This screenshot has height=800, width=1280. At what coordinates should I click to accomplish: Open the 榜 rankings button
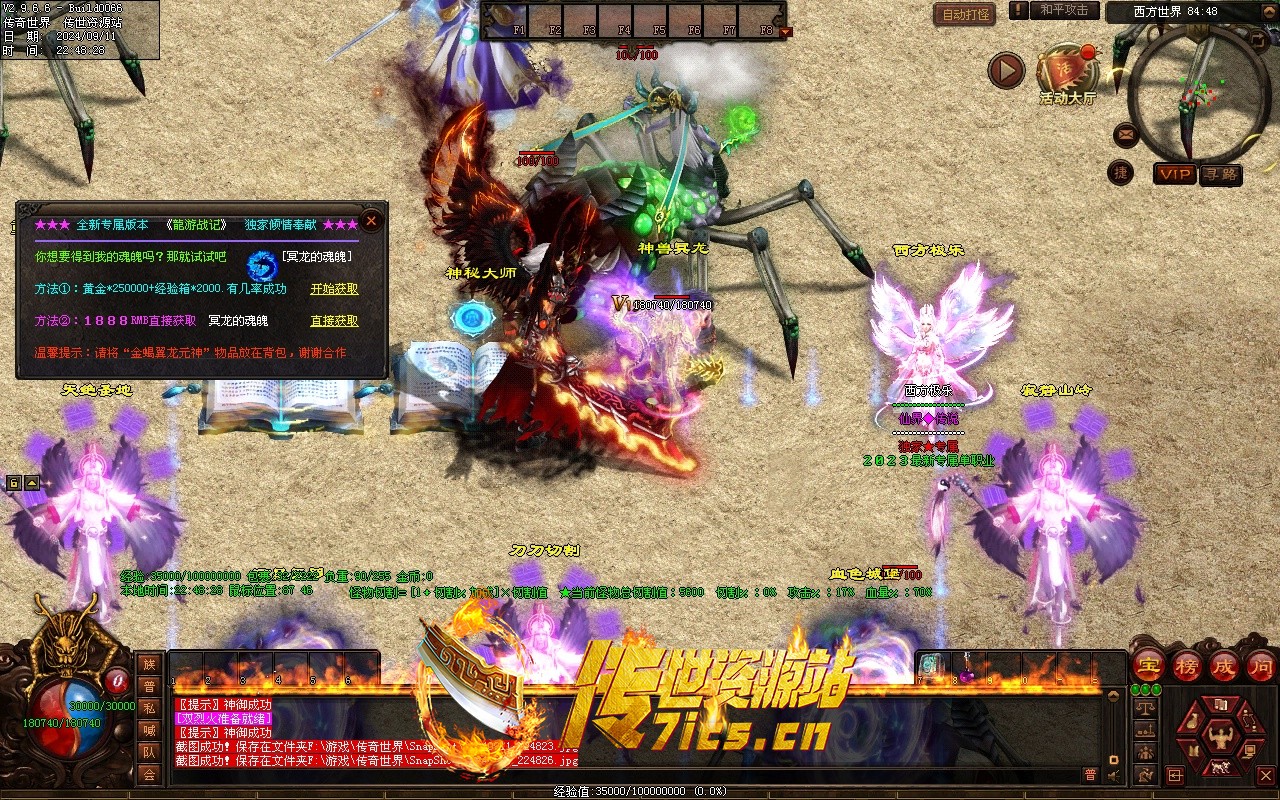click(1186, 666)
